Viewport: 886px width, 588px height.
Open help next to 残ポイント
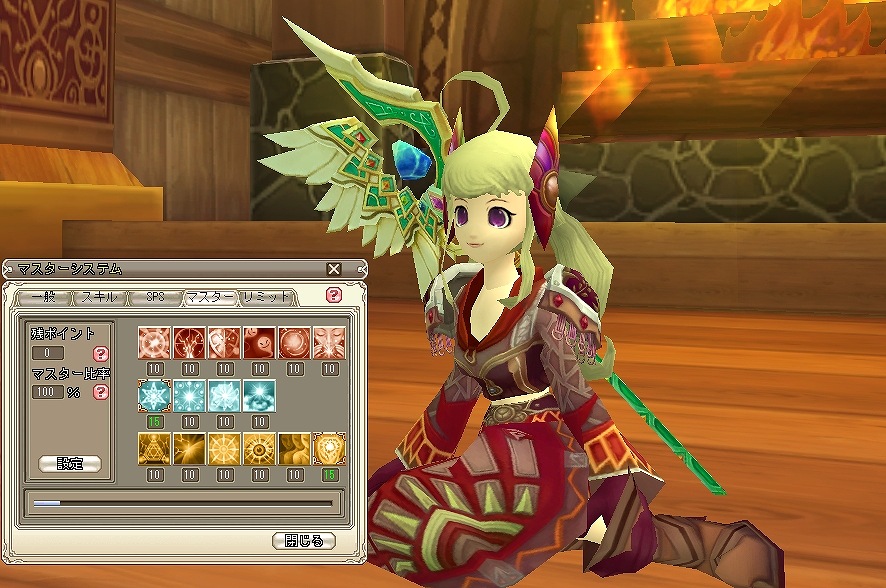(x=100, y=354)
